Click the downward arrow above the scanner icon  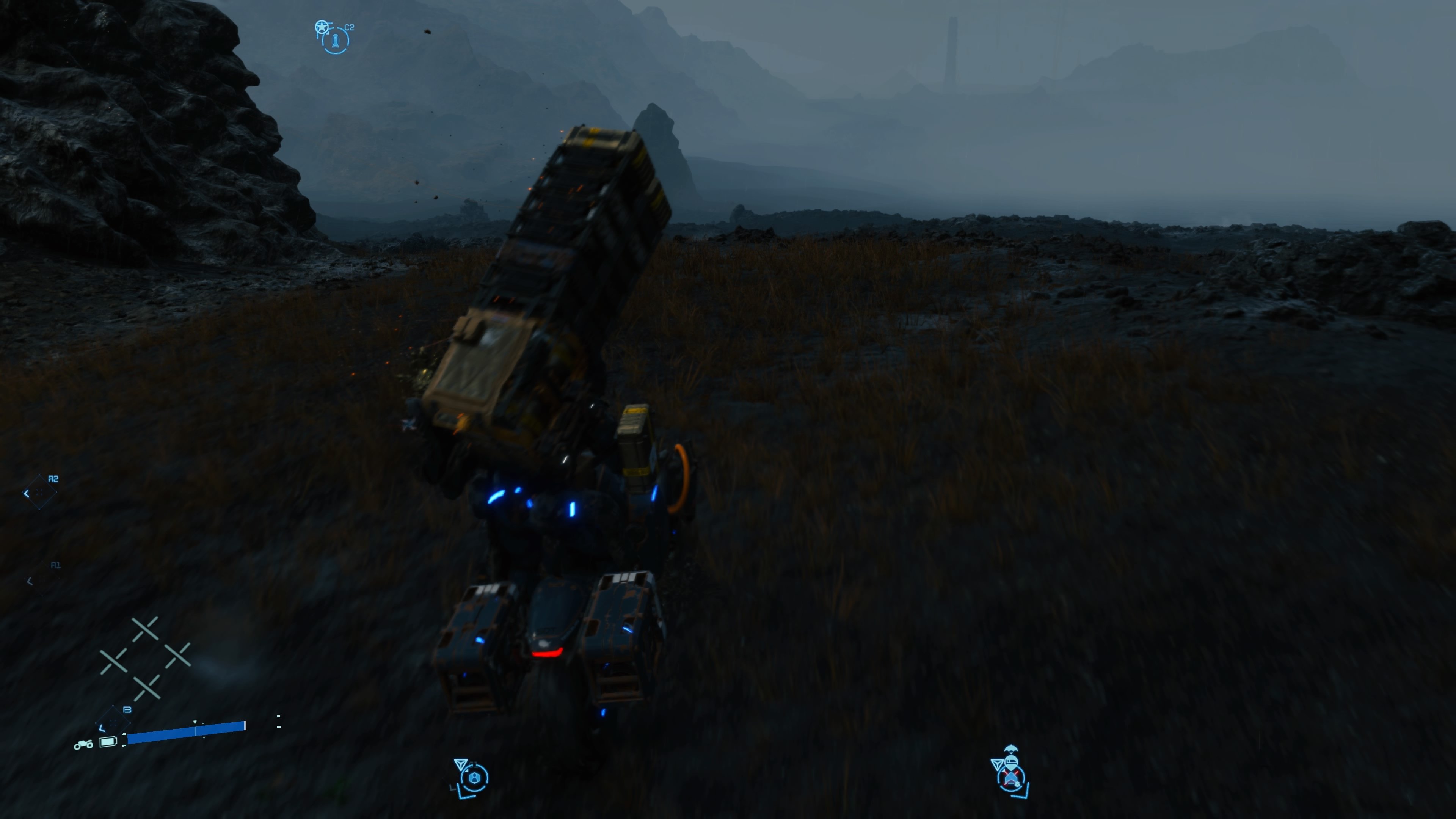click(x=998, y=765)
